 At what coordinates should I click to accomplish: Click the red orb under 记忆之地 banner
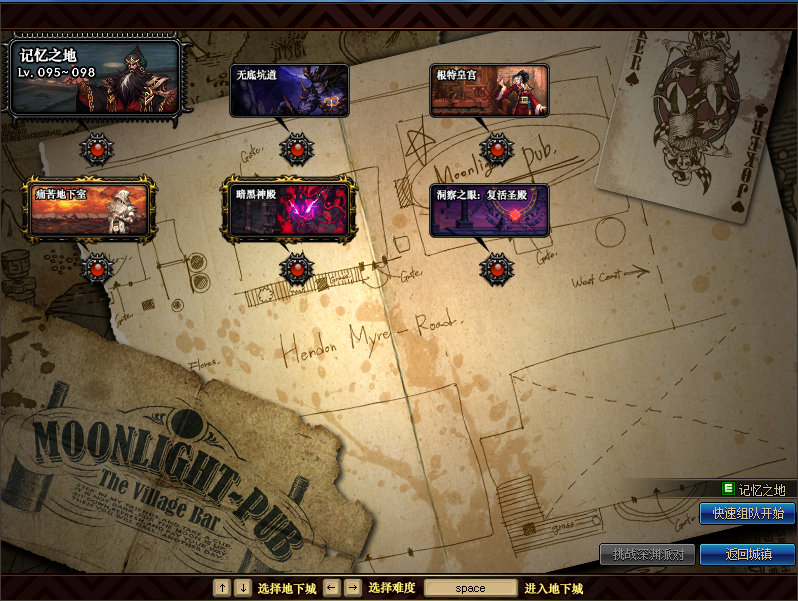click(x=97, y=150)
